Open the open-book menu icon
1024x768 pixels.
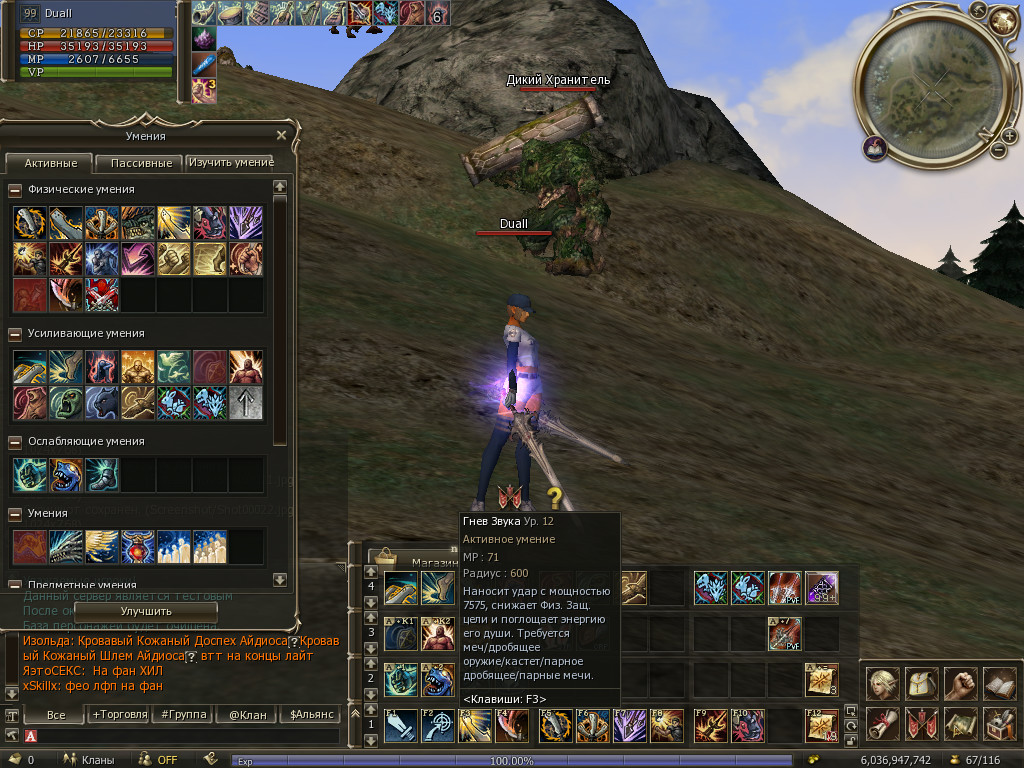pos(1000,685)
